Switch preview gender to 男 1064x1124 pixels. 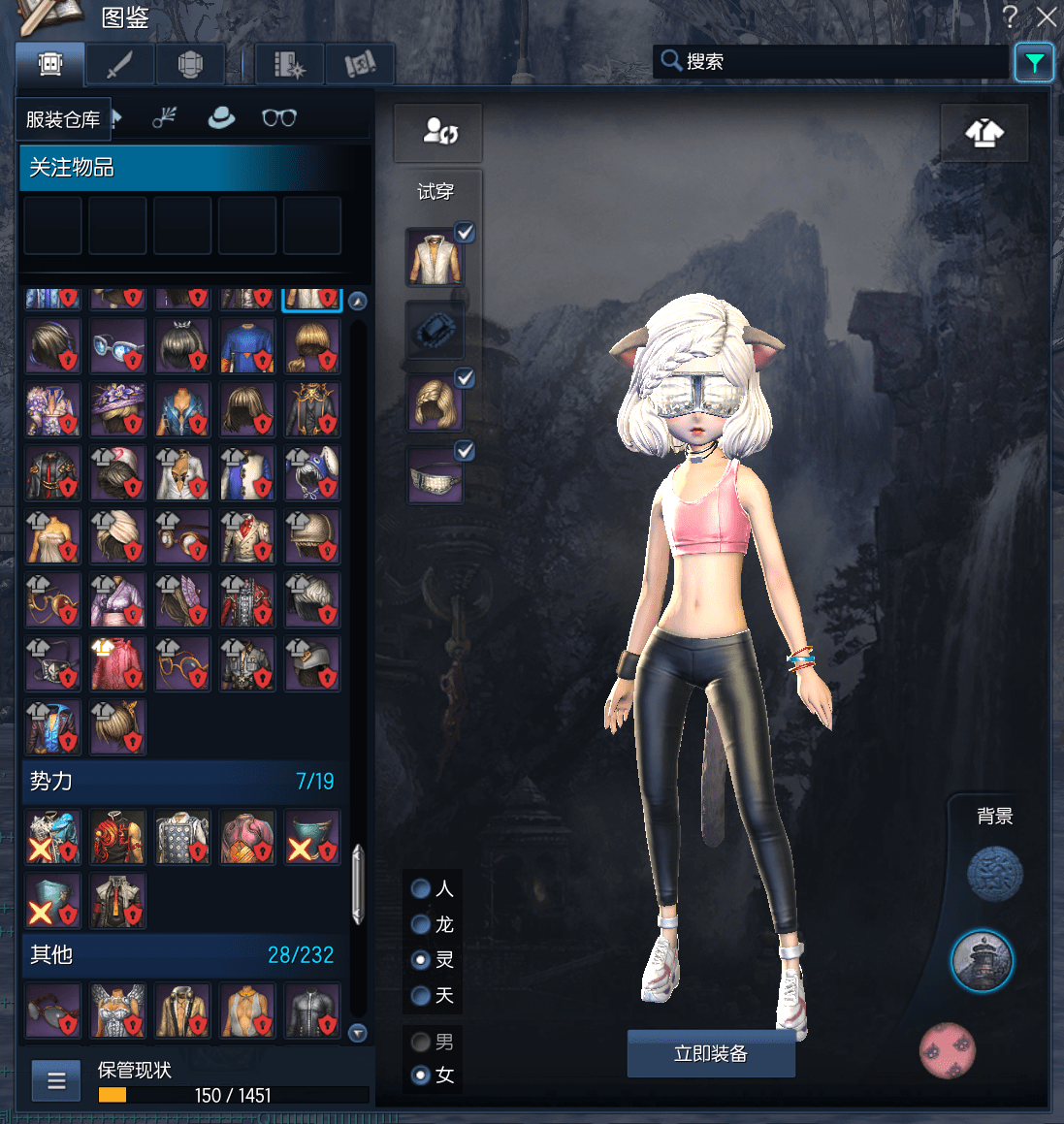421,1042
